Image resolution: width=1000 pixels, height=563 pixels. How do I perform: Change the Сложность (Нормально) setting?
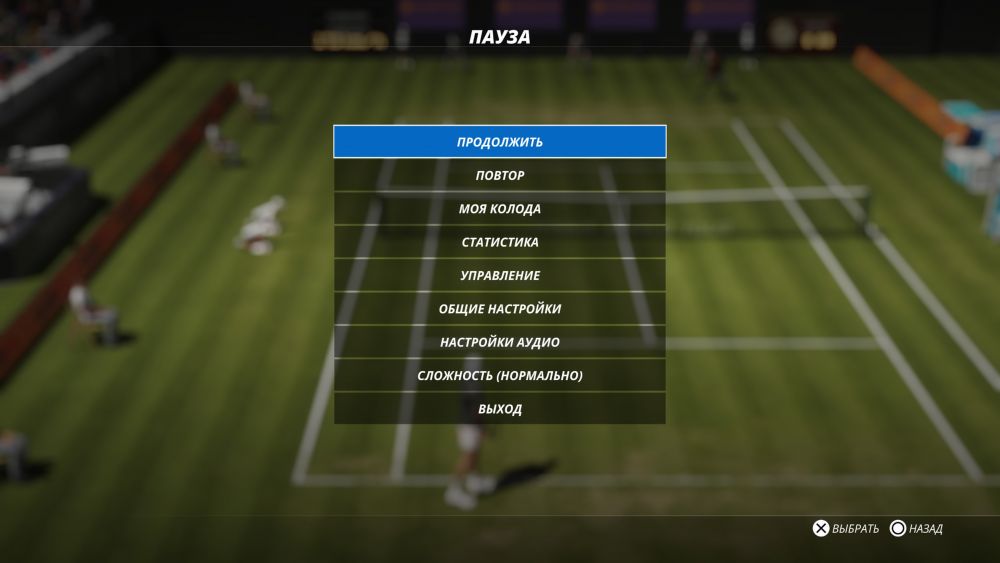(x=500, y=376)
